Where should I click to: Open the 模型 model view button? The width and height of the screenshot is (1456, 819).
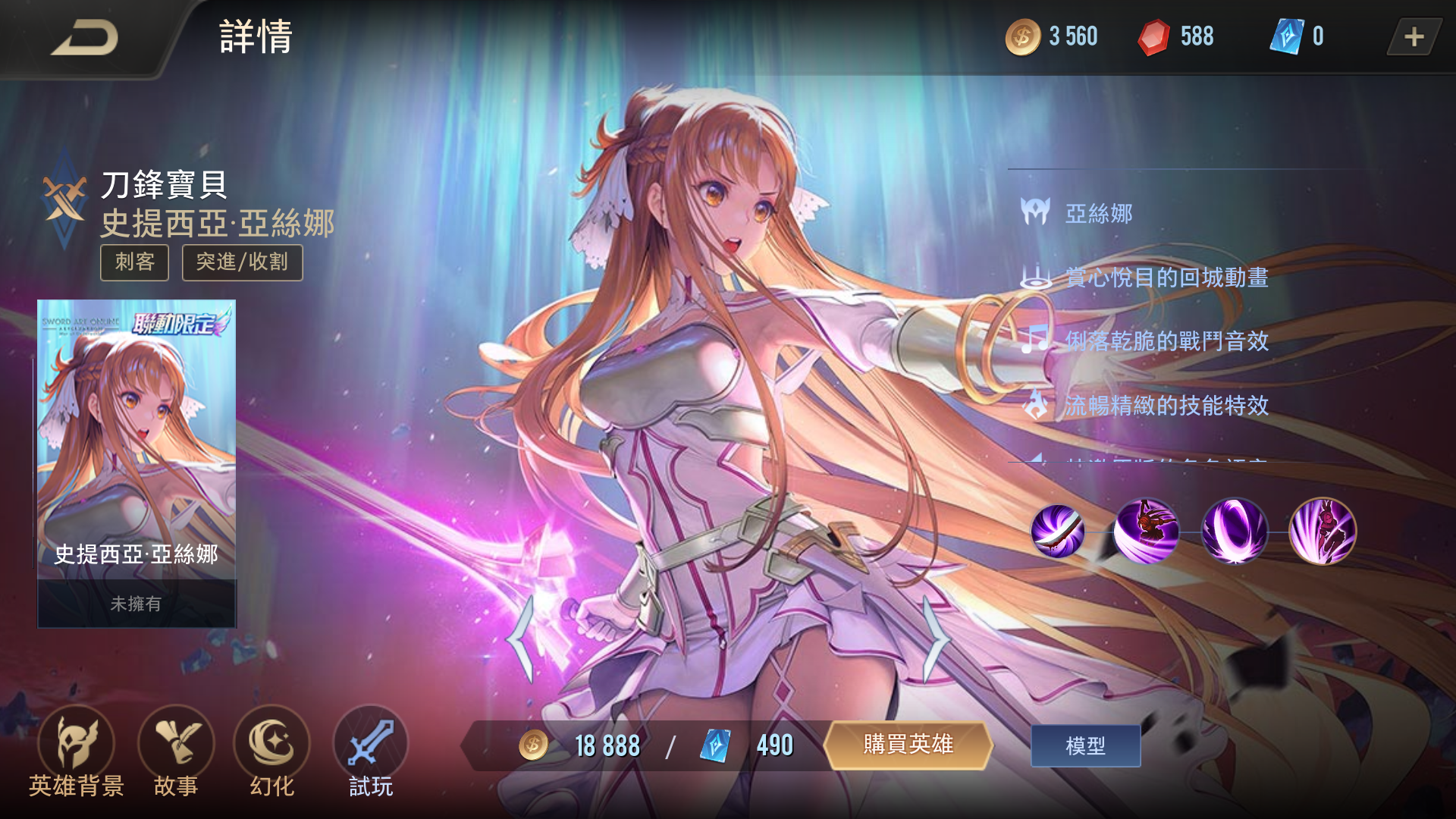1084,745
